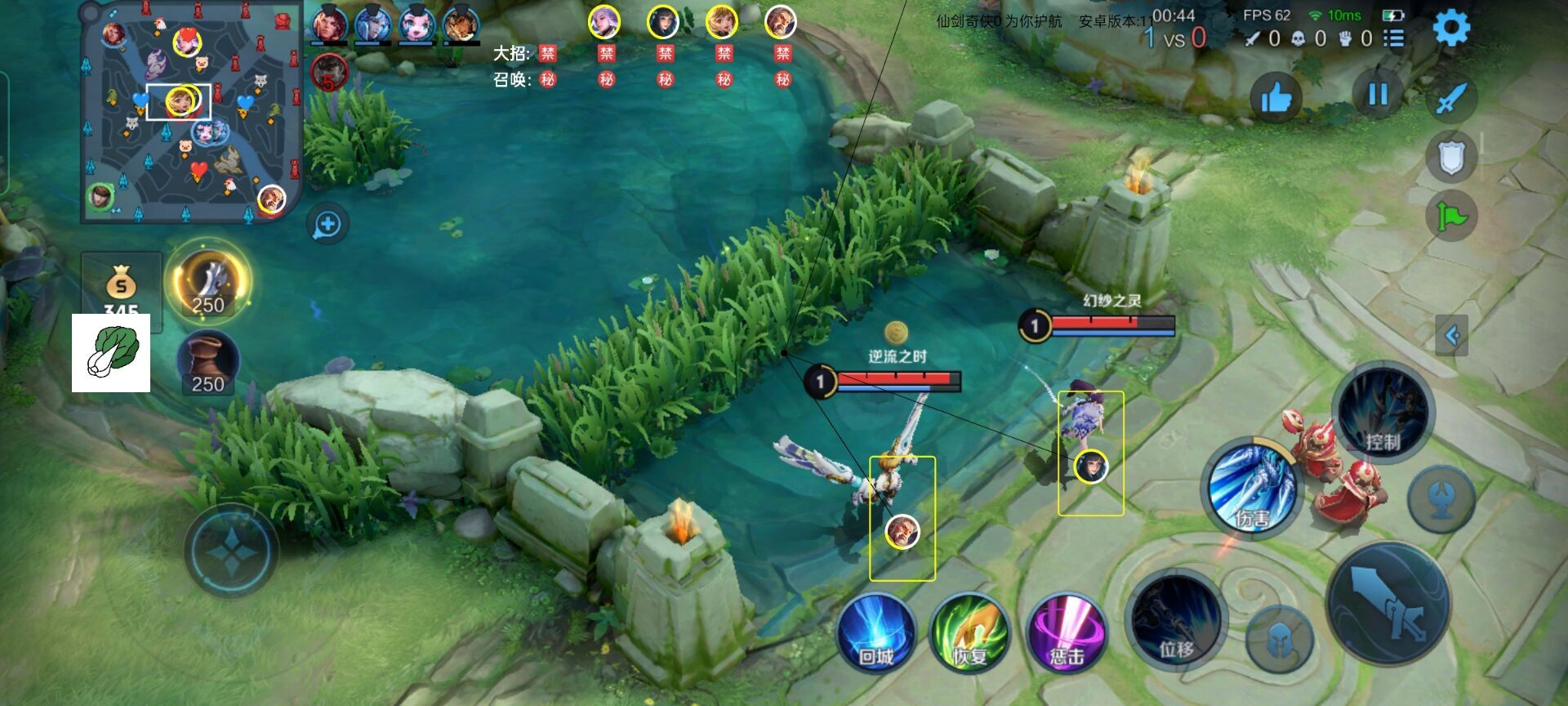This screenshot has height=706, width=1568.
Task: Tap the magnifier plus button beside minimap
Action: (327, 224)
